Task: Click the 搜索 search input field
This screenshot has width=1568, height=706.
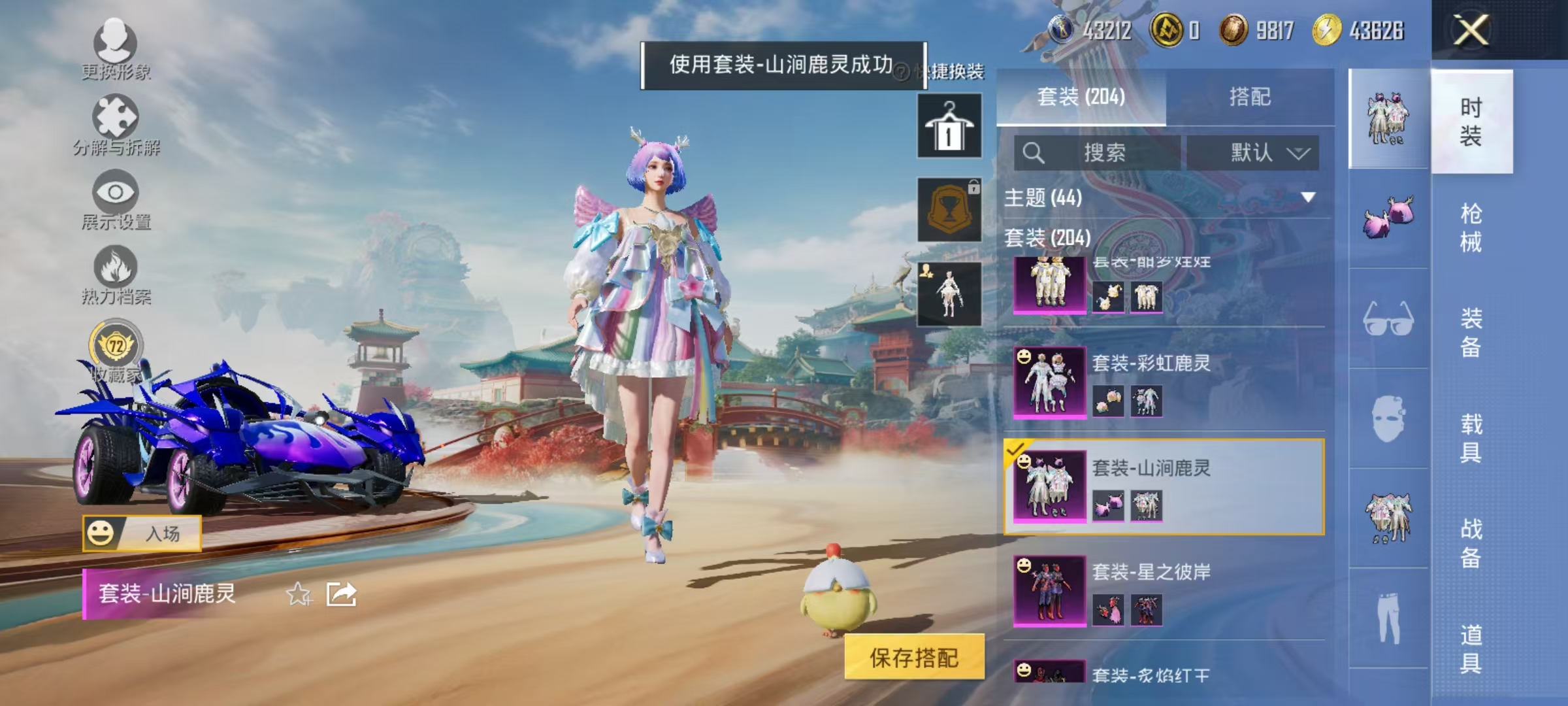Action: (1098, 152)
